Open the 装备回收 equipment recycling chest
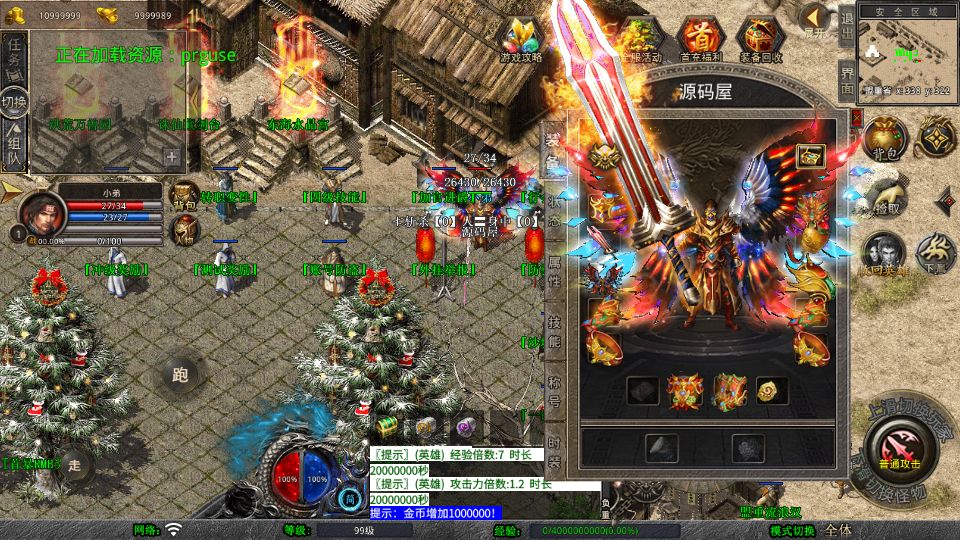This screenshot has height=540, width=960. [x=761, y=40]
